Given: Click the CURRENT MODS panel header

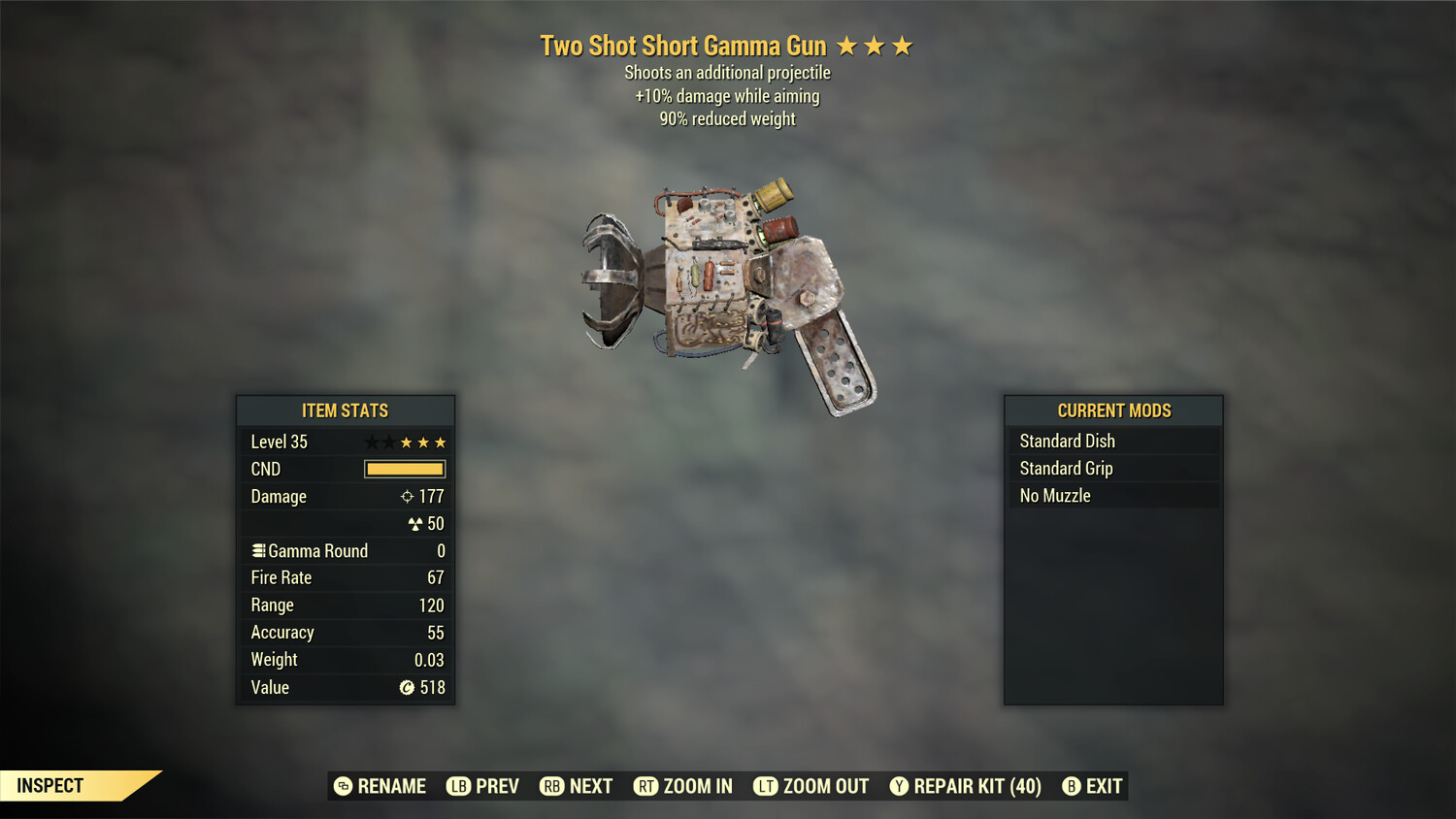Looking at the screenshot, I should pos(1112,410).
